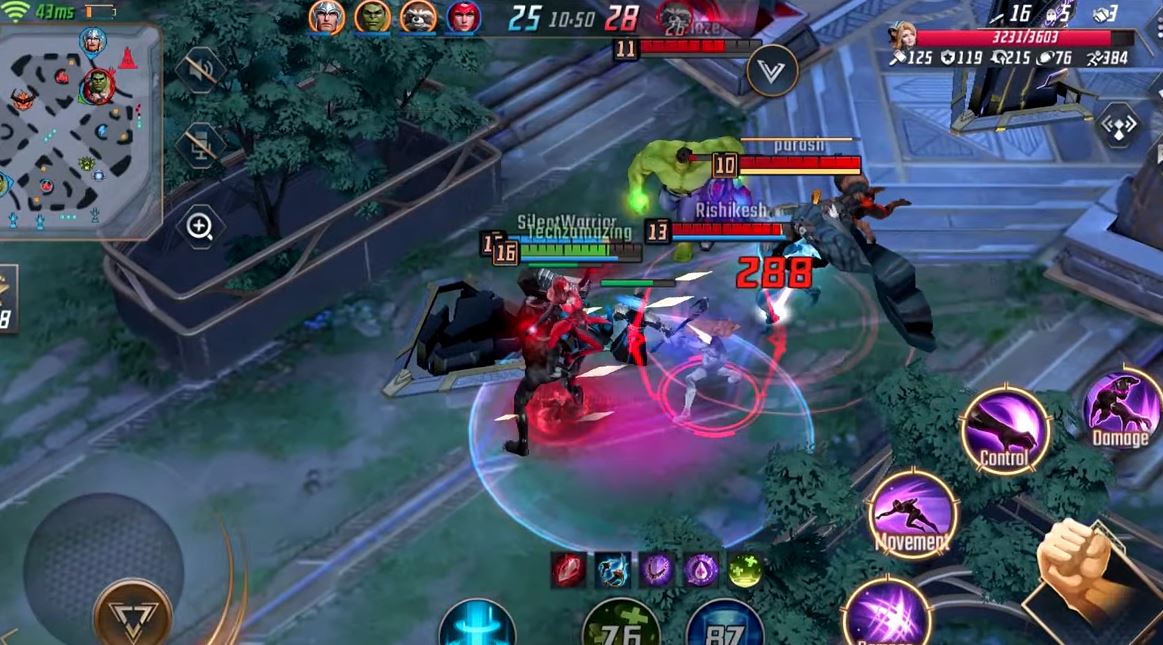Image resolution: width=1163 pixels, height=645 pixels.
Task: Activate the Damage skill
Action: coord(1122,410)
